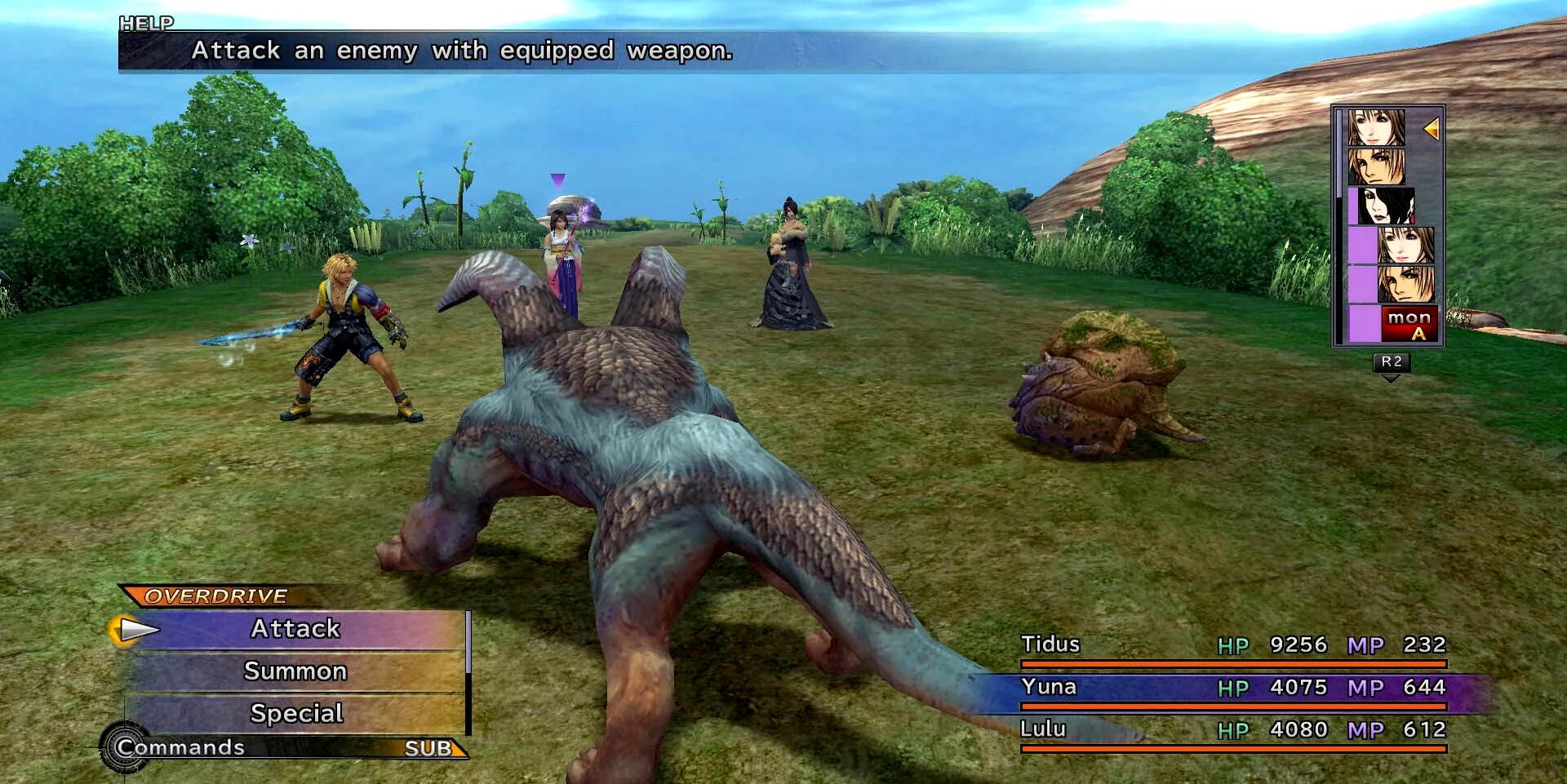Choose Lulu's party status row
1567x784 pixels.
[1232, 730]
